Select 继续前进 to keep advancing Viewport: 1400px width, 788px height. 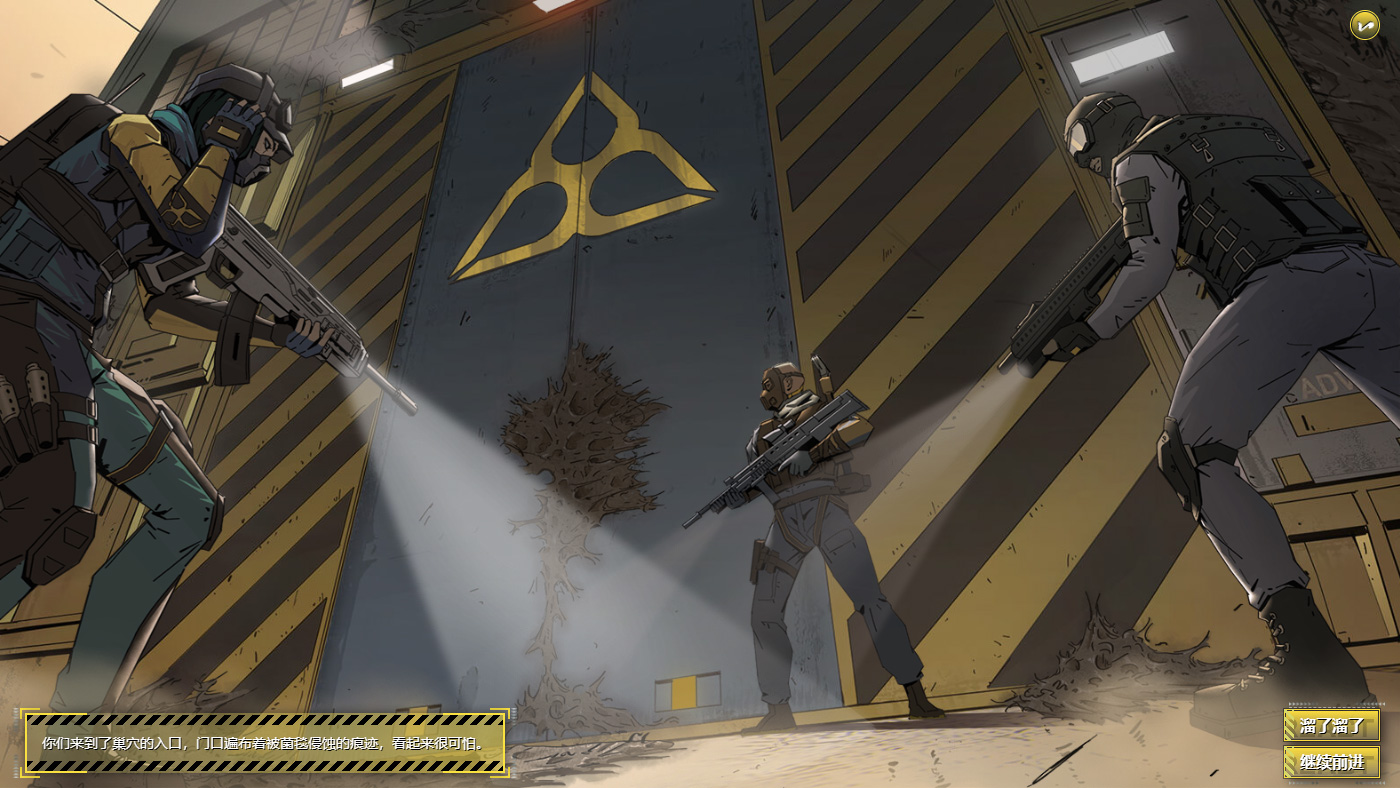[x=1331, y=762]
